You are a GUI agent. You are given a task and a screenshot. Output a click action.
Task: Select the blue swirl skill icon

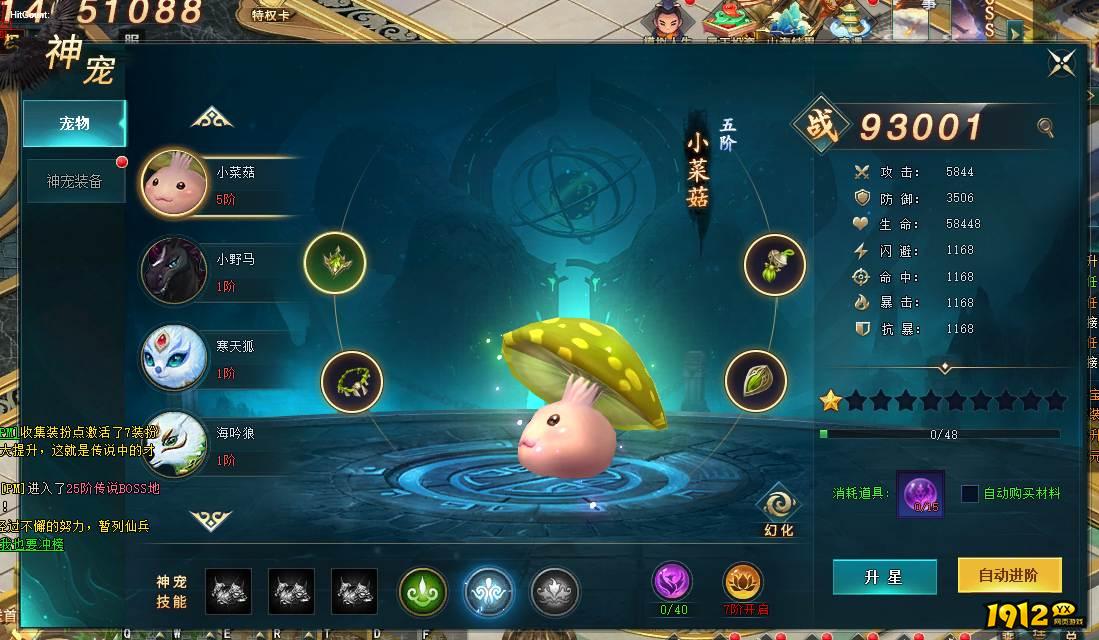(x=489, y=591)
